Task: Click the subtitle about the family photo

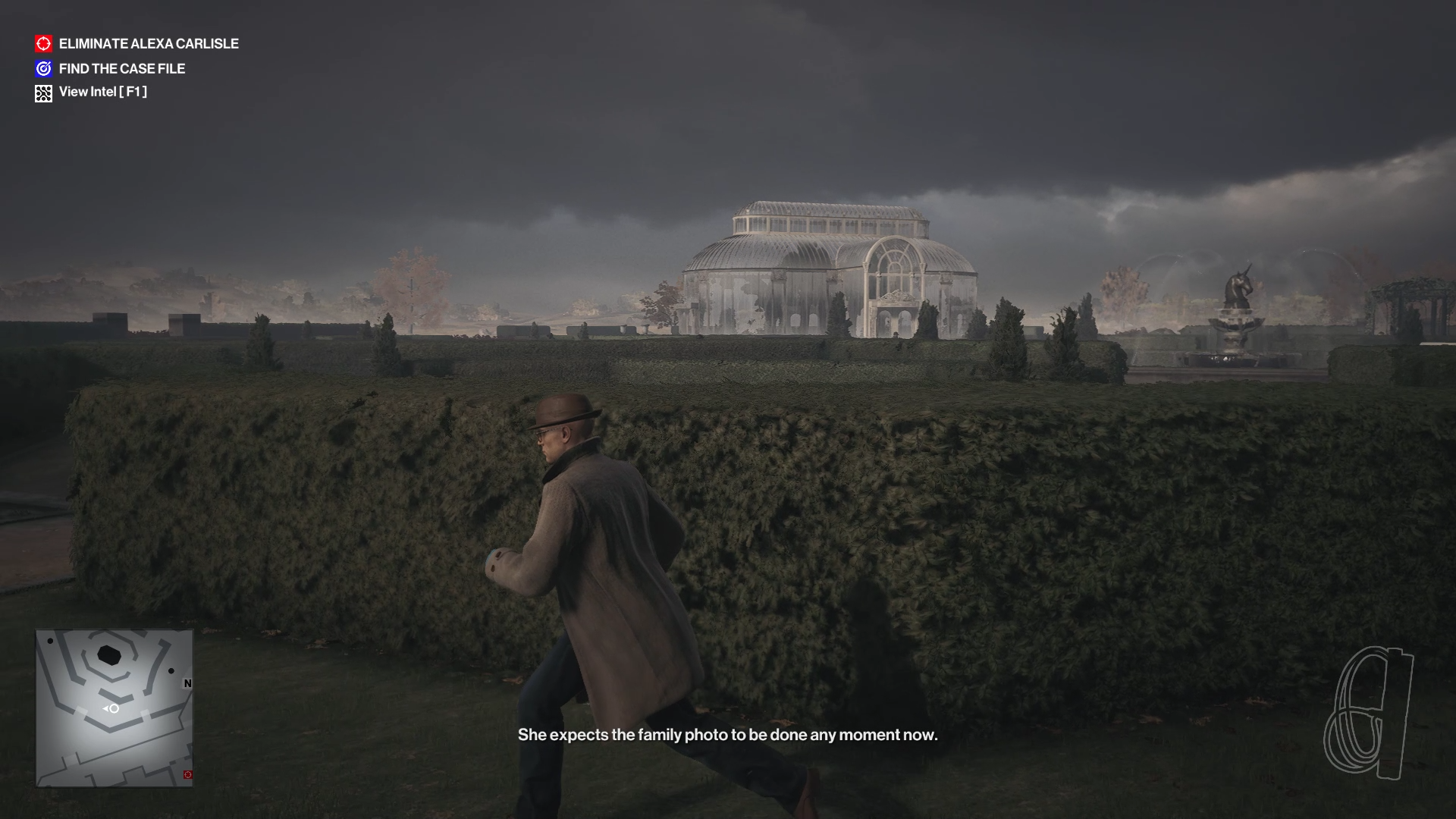Action: click(728, 734)
